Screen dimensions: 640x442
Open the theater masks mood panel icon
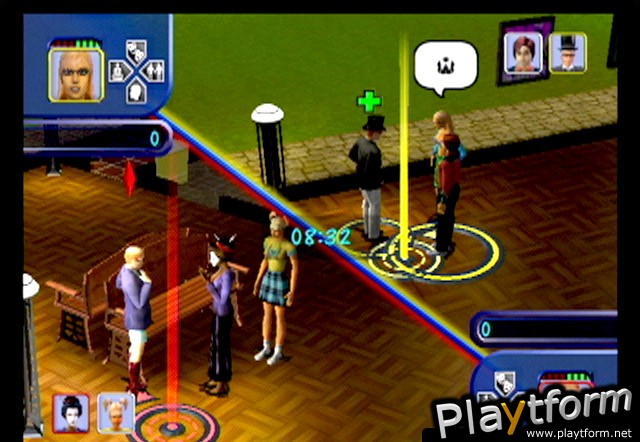click(x=138, y=52)
